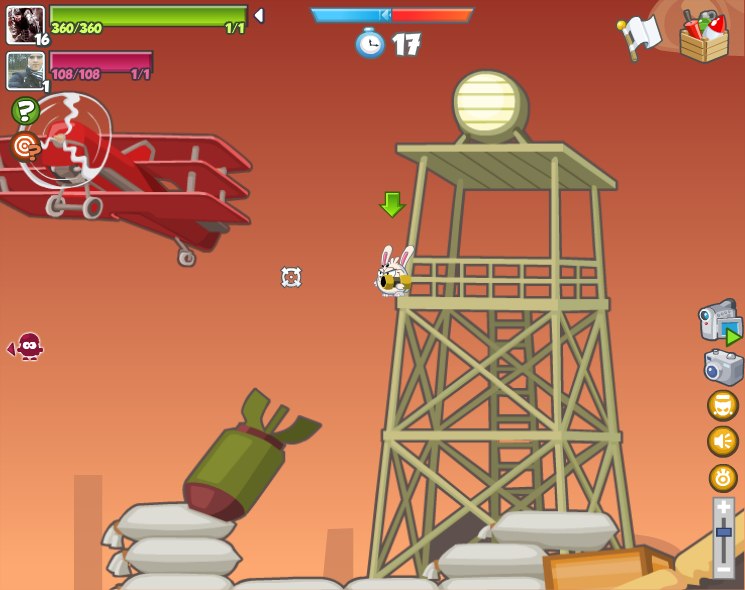Viewport: 745px width, 590px height.
Task: Zoom in with the plus button
Action: (x=723, y=507)
